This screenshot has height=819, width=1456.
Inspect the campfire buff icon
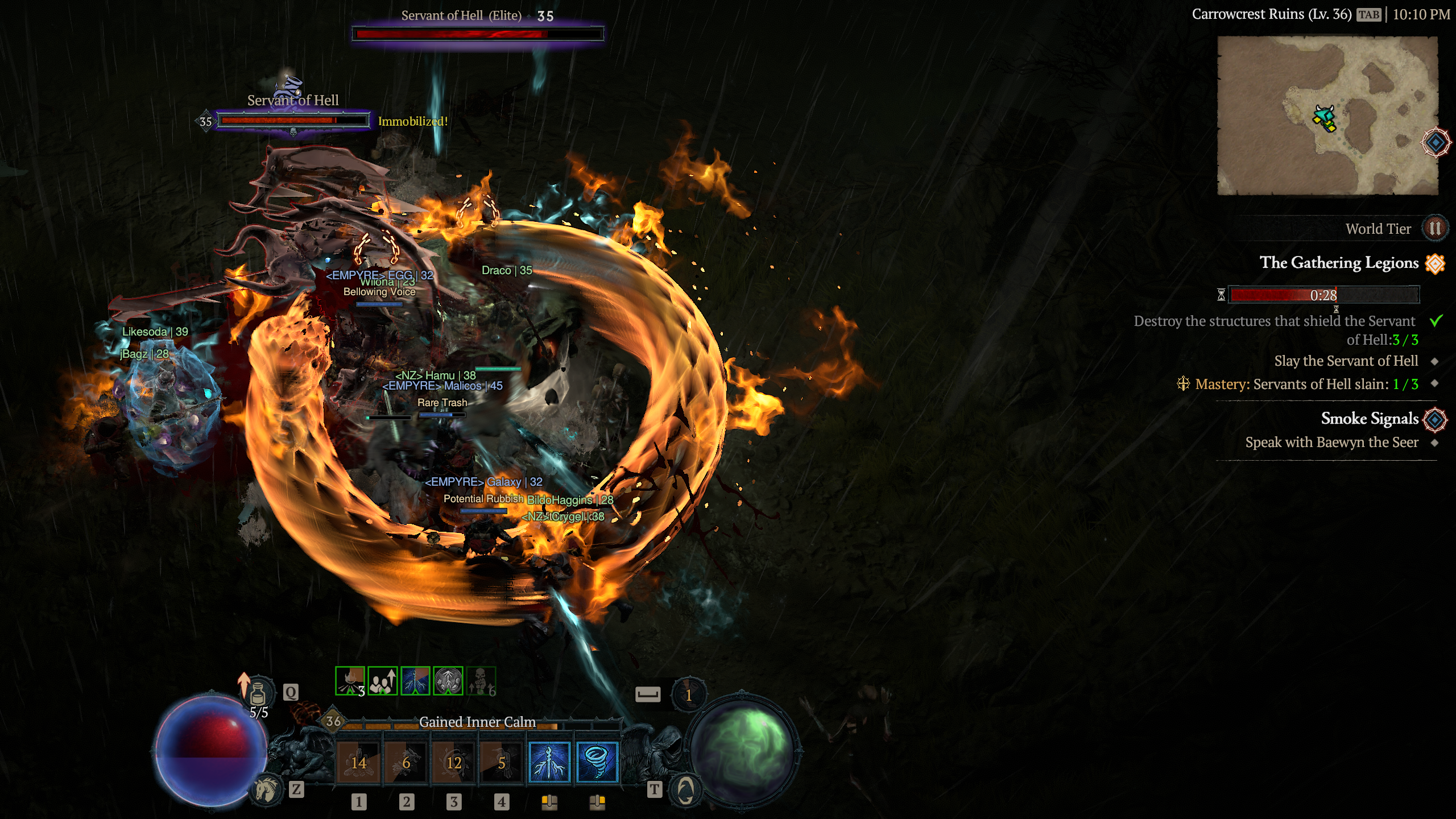click(x=350, y=681)
